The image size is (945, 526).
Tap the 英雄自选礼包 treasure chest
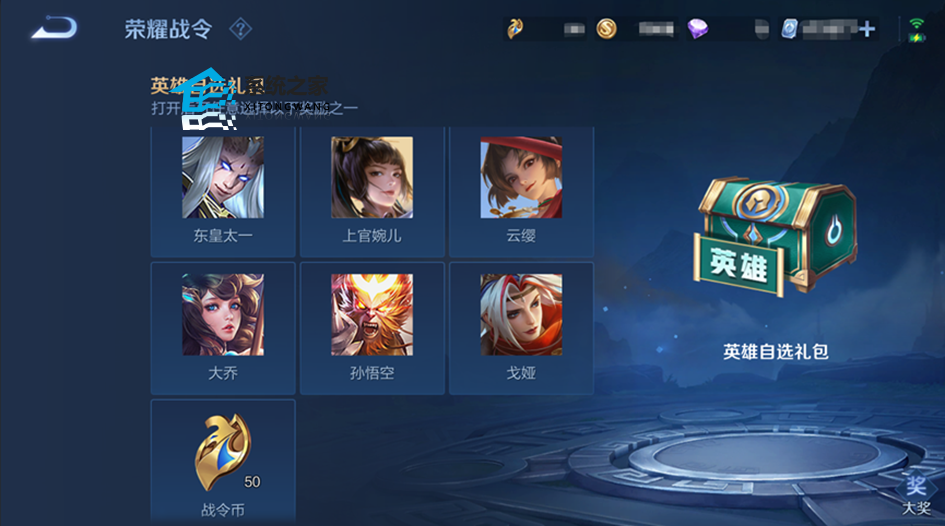click(x=776, y=242)
